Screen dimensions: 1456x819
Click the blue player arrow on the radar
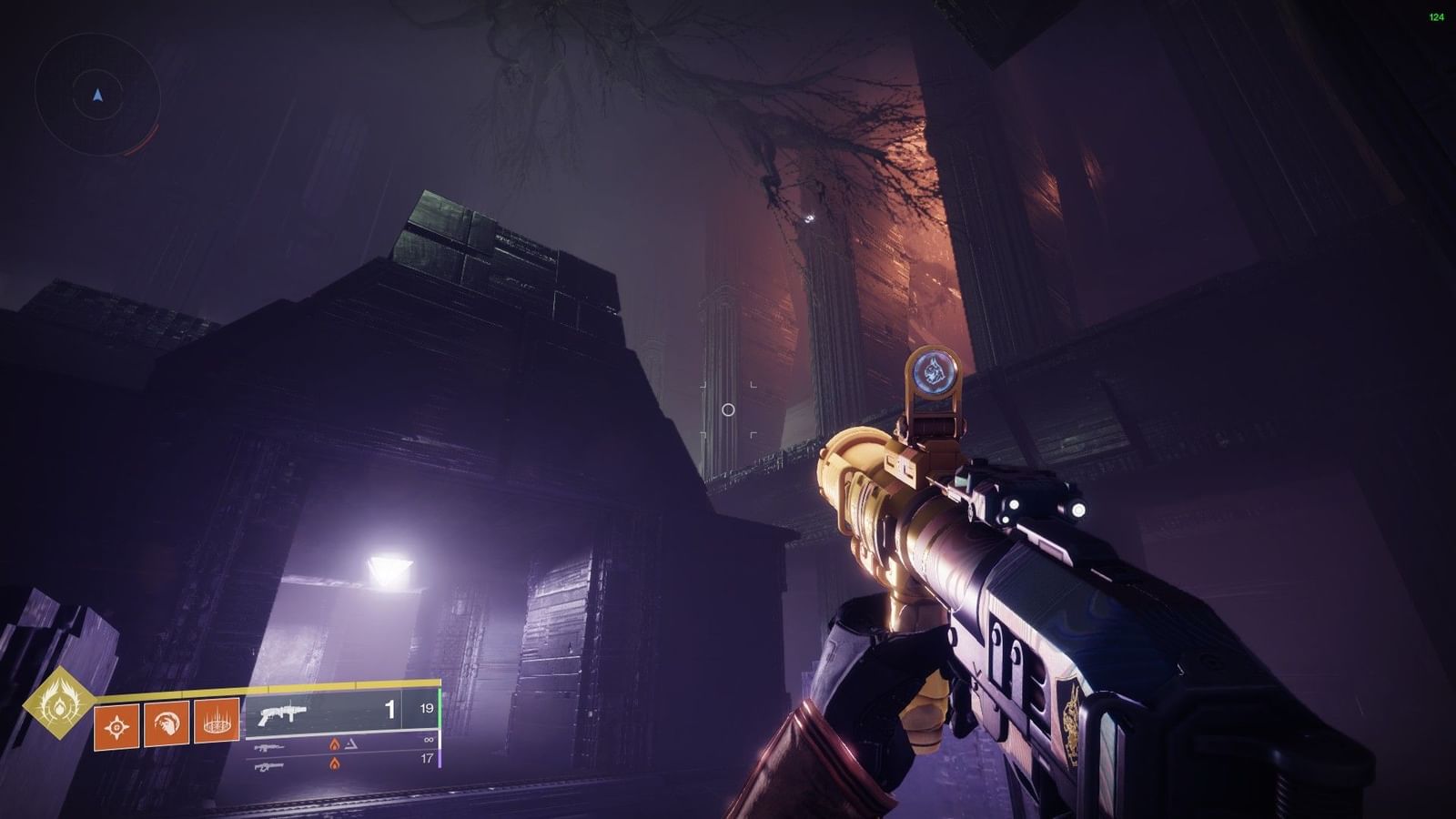[97, 96]
